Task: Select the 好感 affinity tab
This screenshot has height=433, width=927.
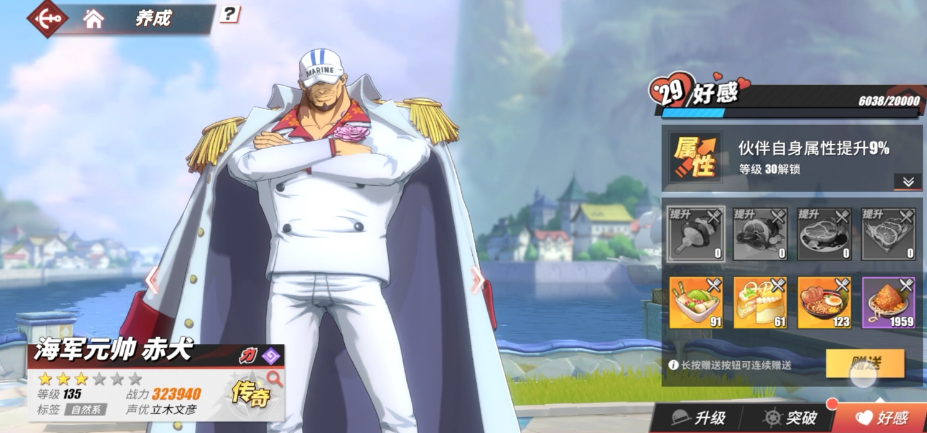Action: tap(879, 418)
